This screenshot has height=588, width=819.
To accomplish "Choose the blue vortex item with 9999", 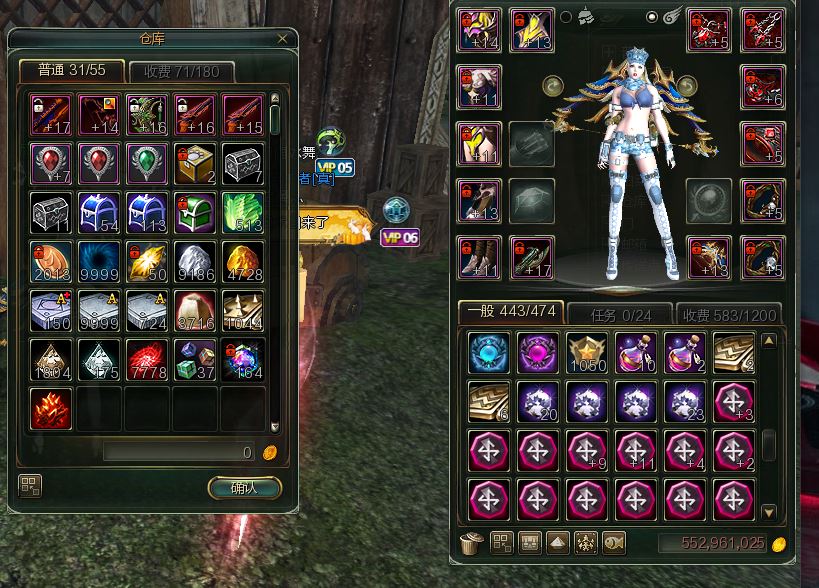I will [x=98, y=261].
